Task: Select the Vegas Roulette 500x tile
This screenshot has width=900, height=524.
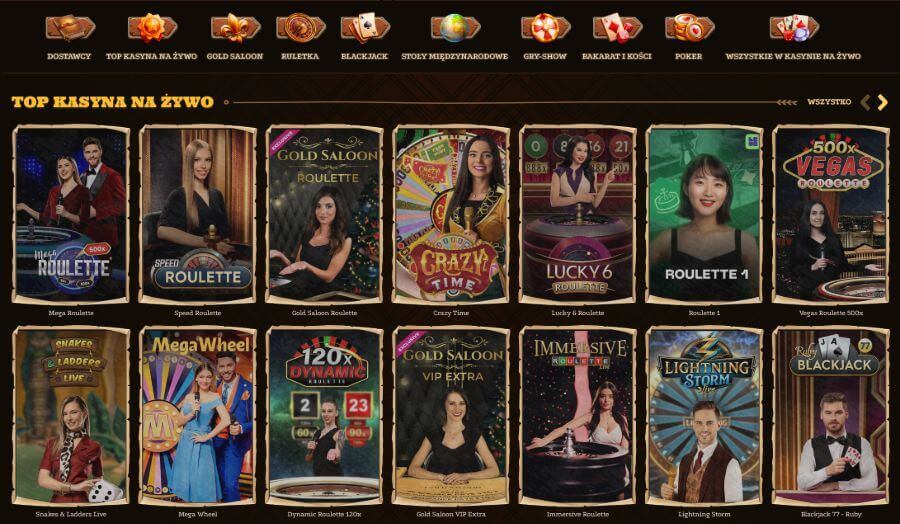Action: pyautogui.click(x=830, y=213)
